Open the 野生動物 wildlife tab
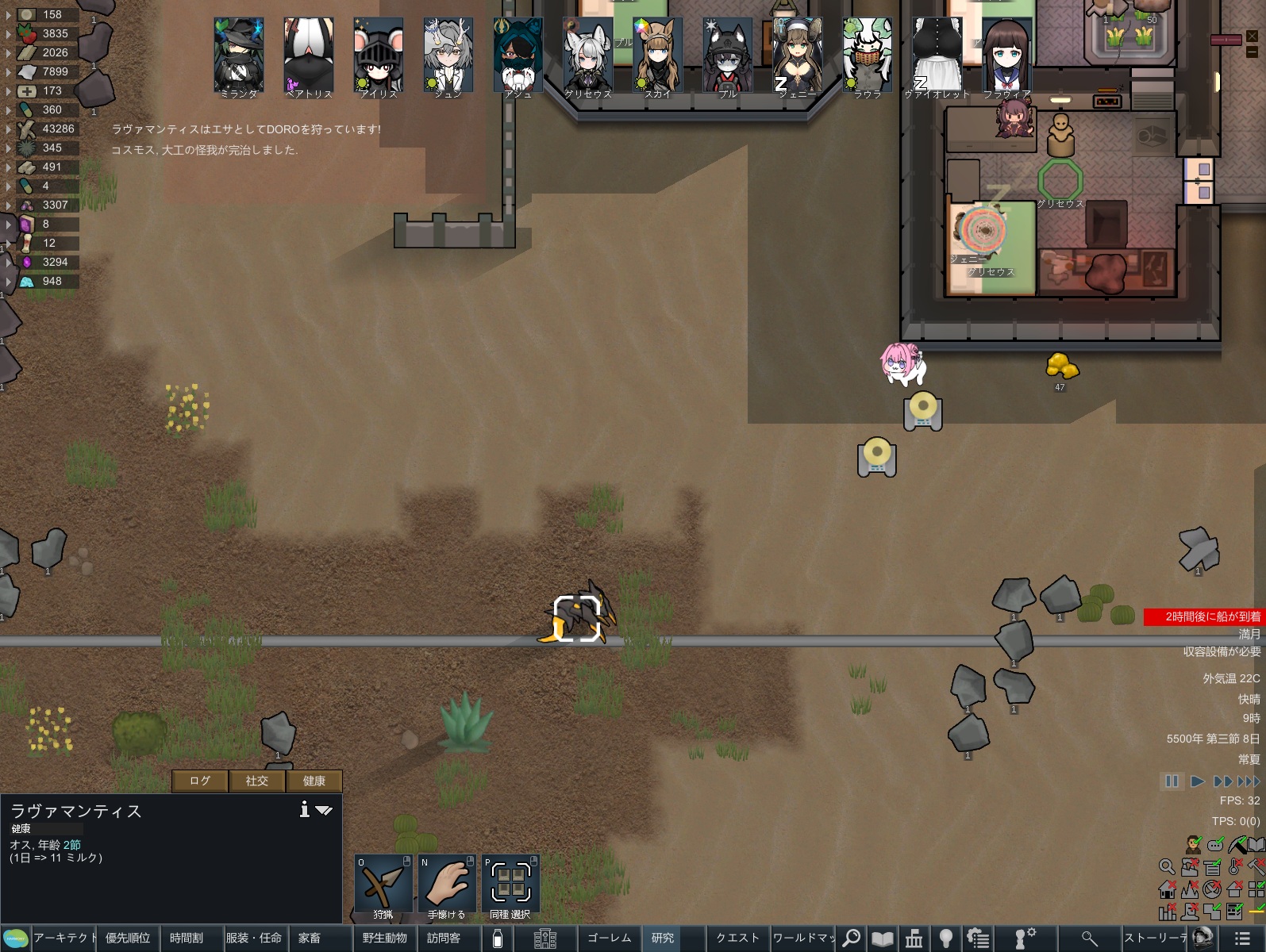1266x952 pixels. (385, 938)
